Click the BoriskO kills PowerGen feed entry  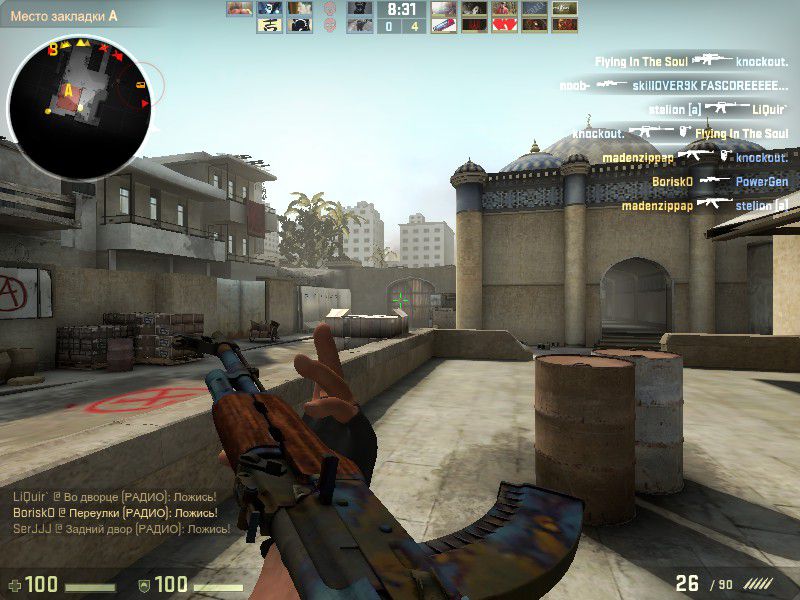tap(719, 182)
